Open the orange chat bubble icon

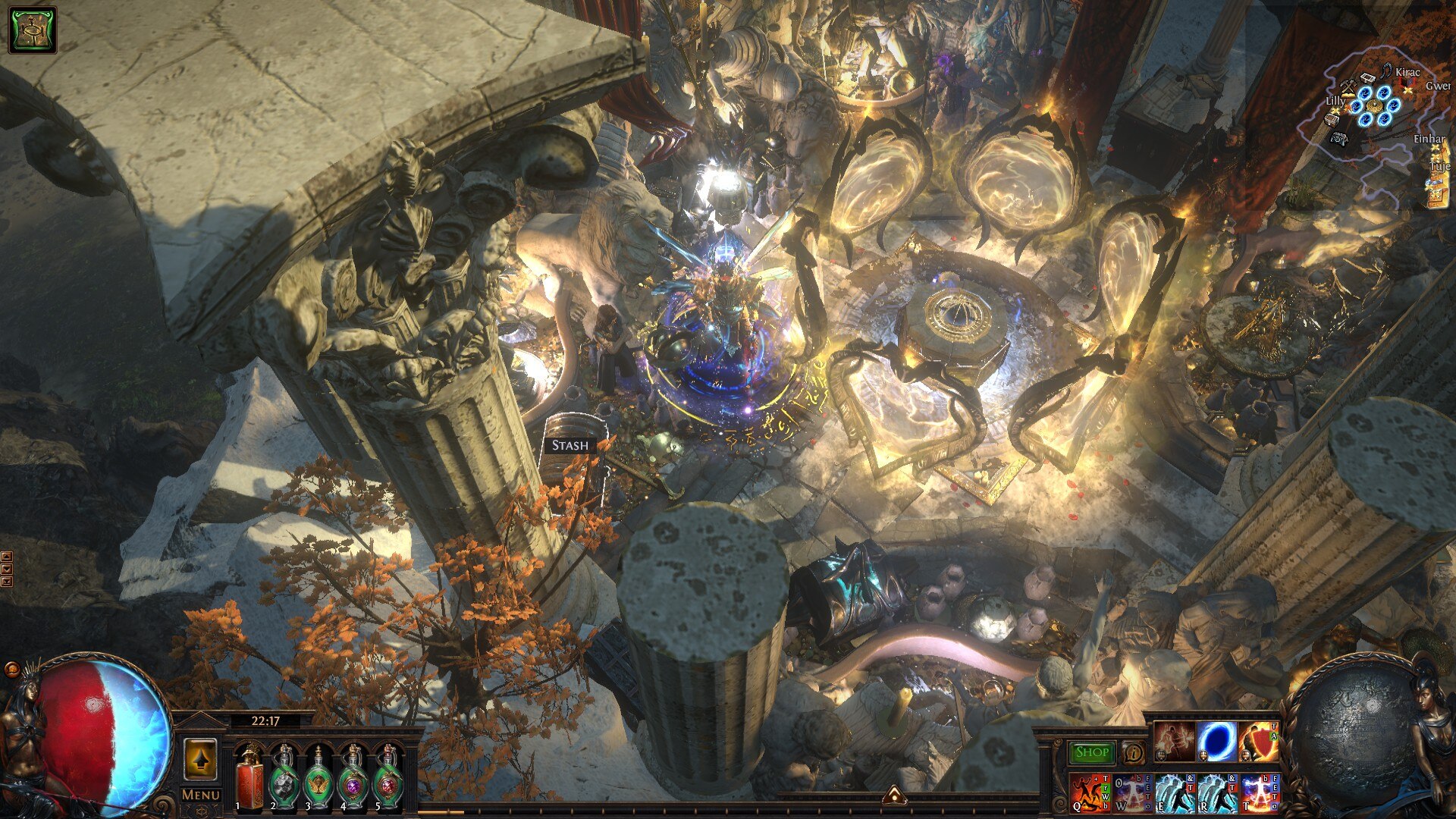[x=11, y=669]
